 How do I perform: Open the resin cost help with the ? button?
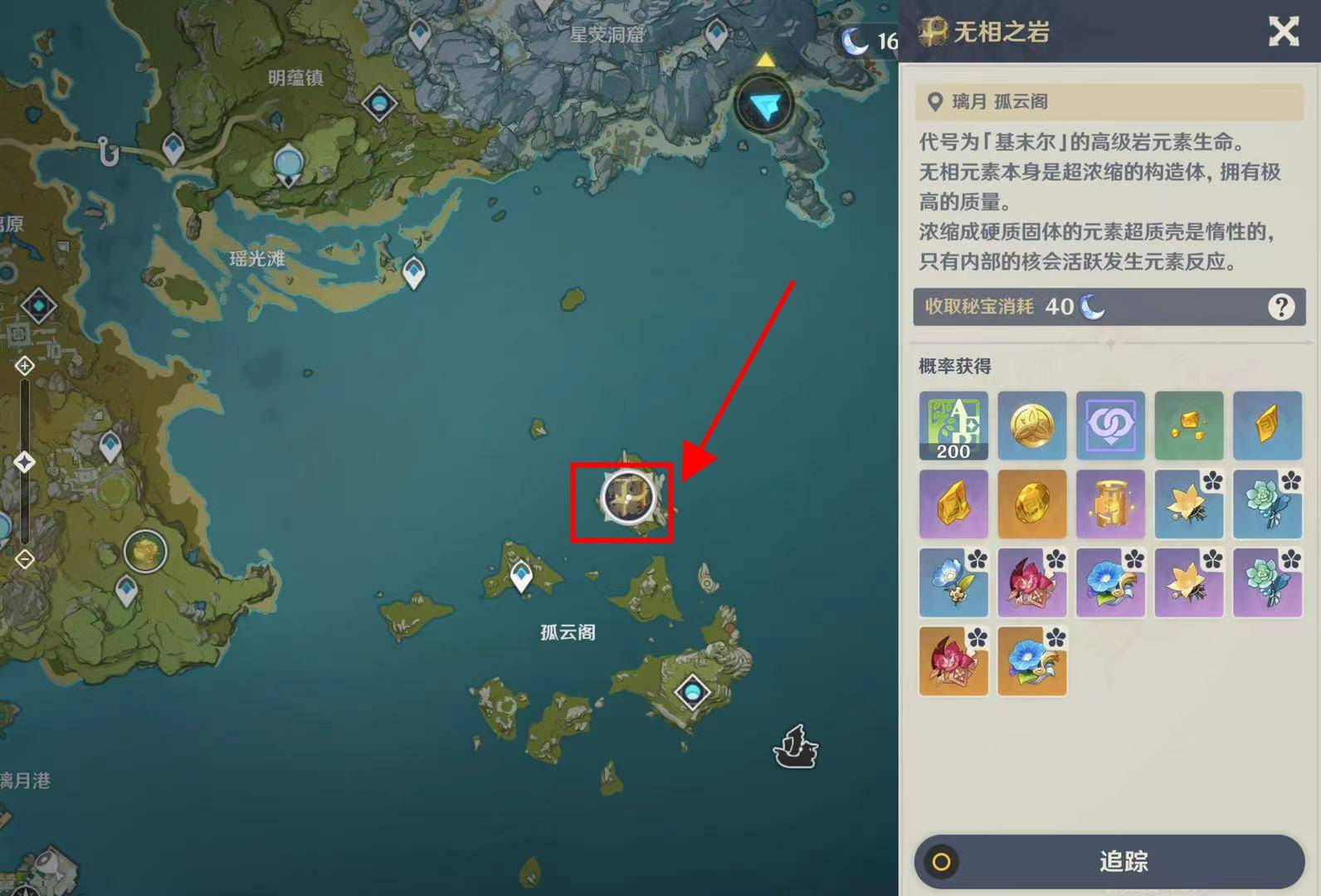coord(1281,306)
